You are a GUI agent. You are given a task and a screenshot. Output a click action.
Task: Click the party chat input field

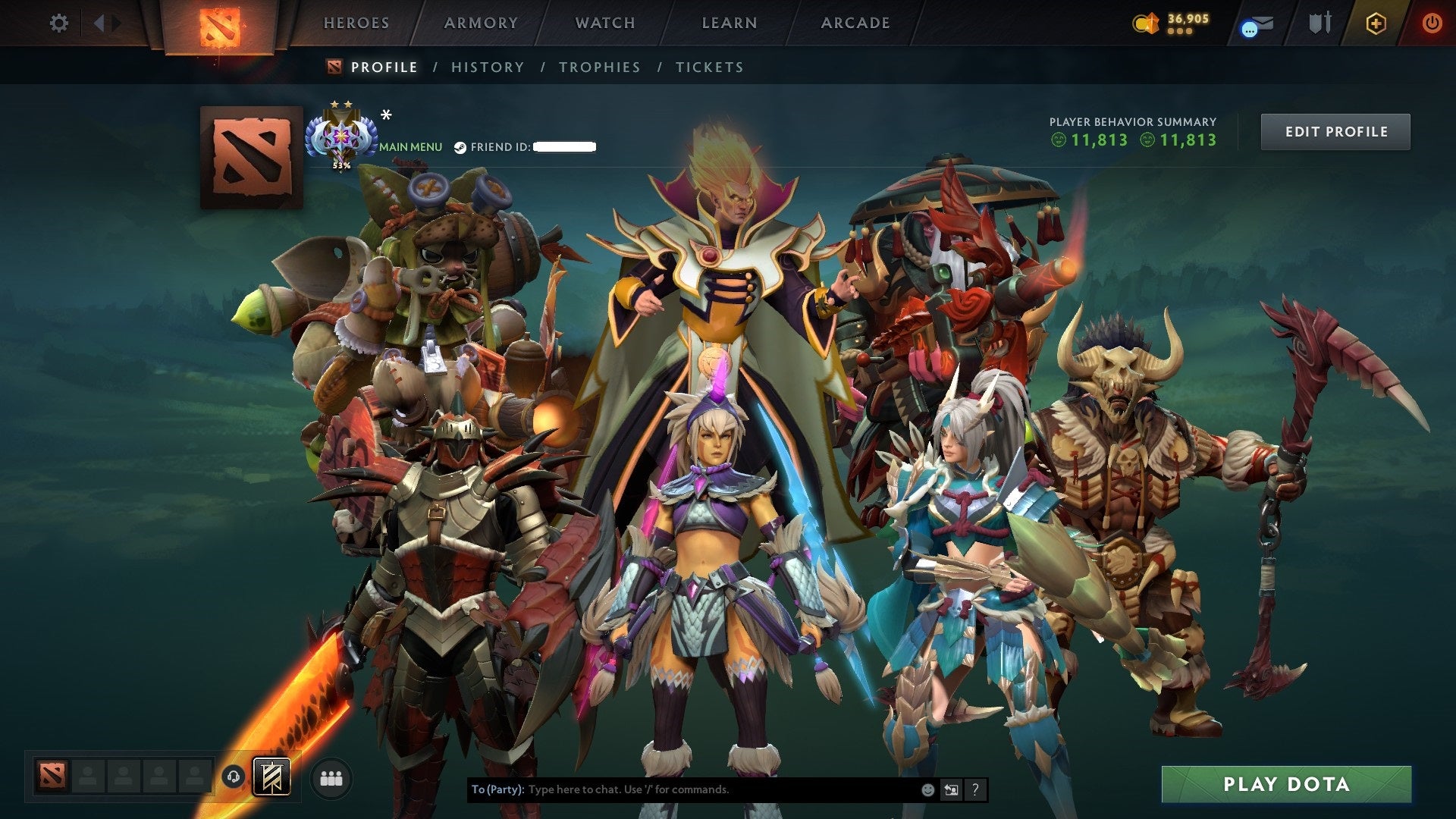tap(682, 789)
